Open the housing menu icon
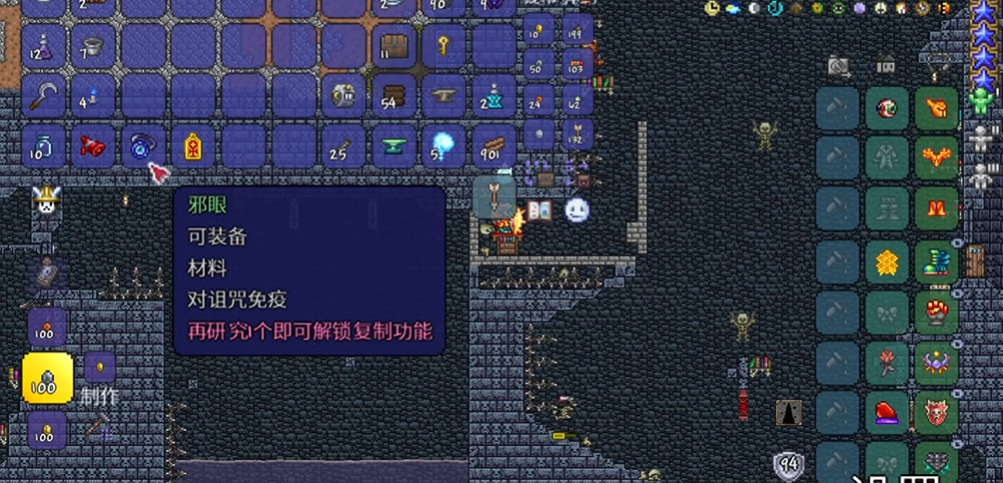 [886, 64]
